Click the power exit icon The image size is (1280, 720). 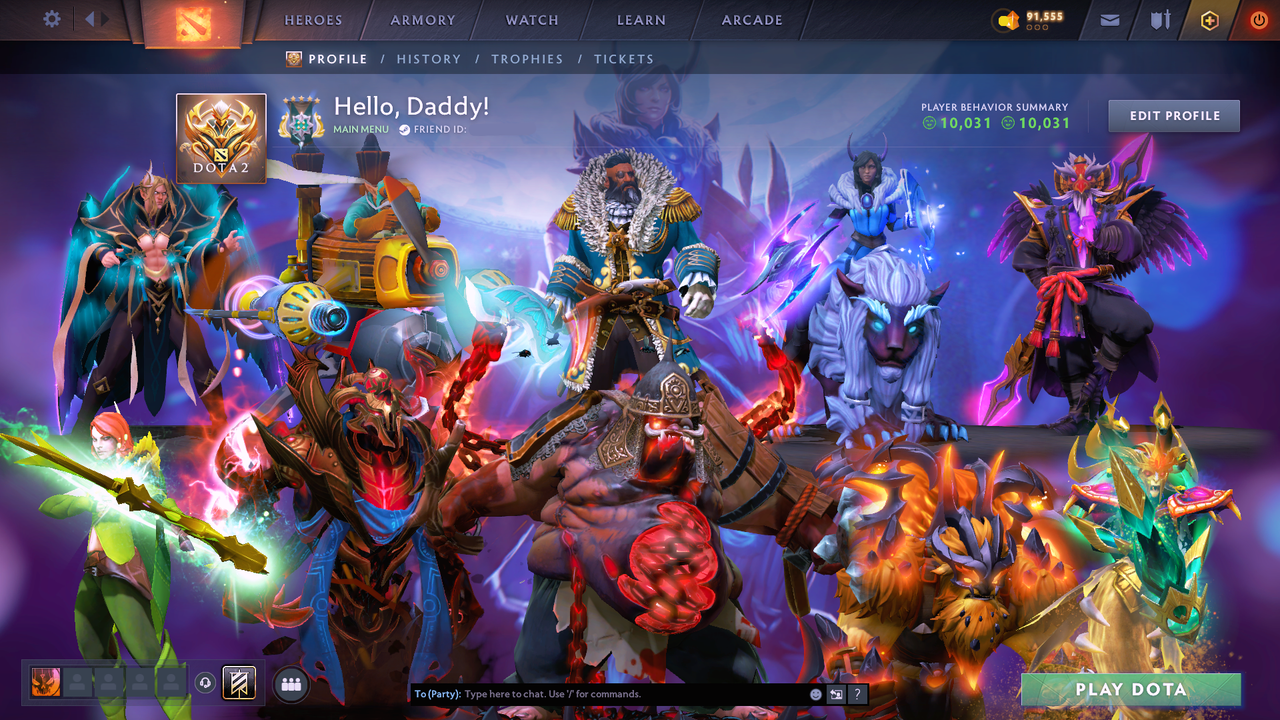(x=1258, y=19)
